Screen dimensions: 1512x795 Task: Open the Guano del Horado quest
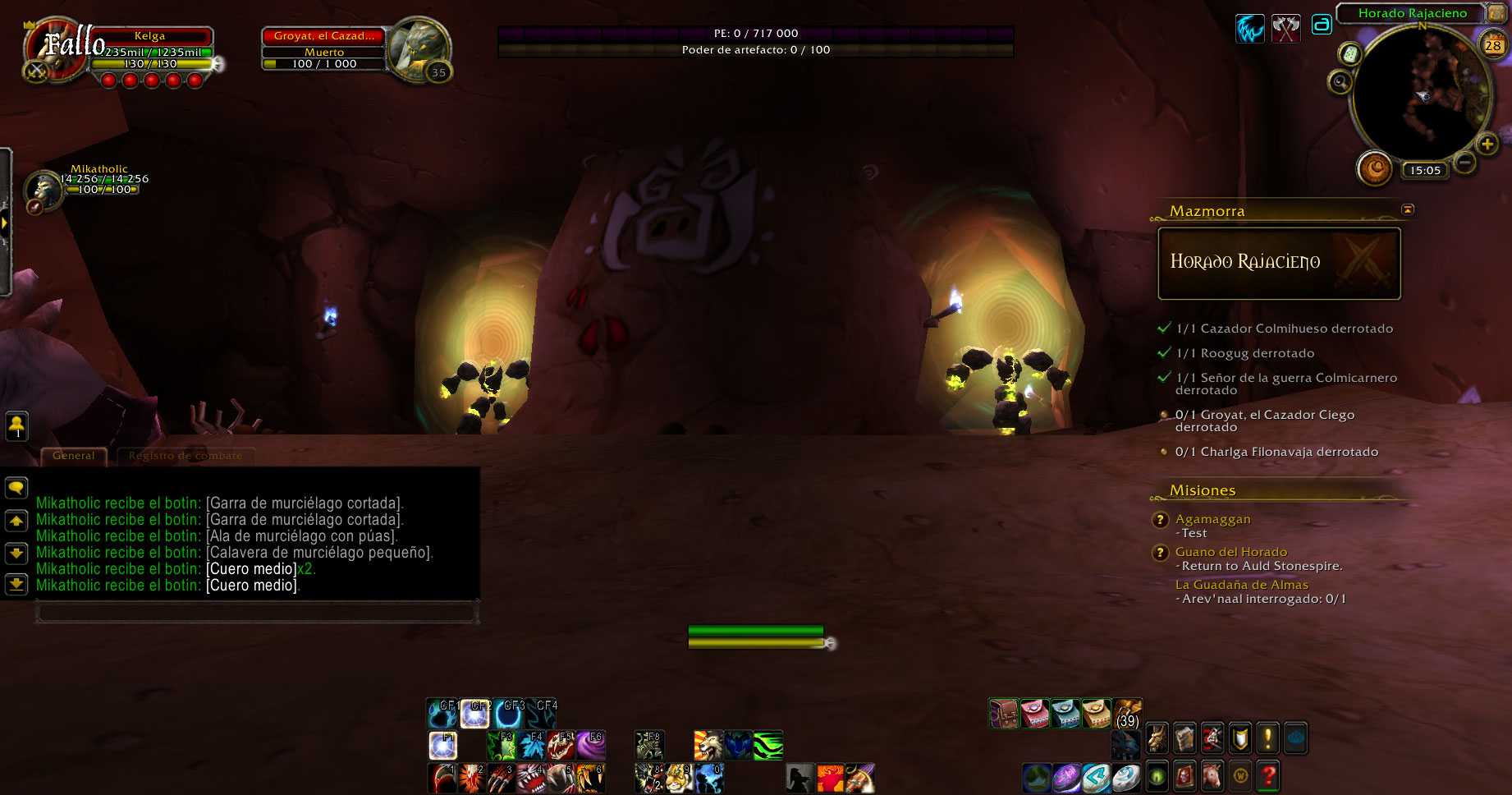coord(1230,552)
